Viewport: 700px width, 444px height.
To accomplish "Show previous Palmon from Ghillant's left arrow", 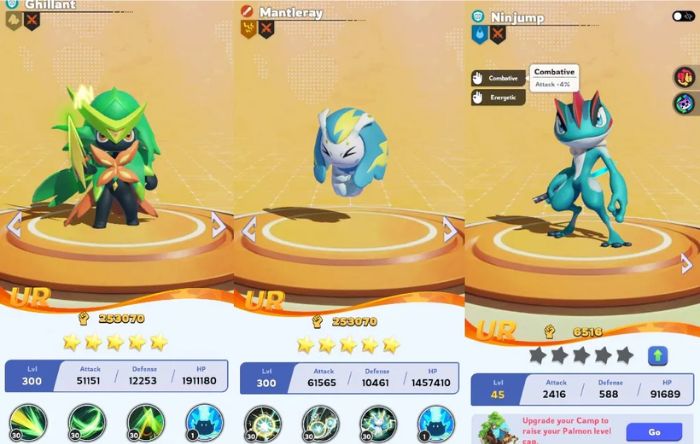I will 14,227.
